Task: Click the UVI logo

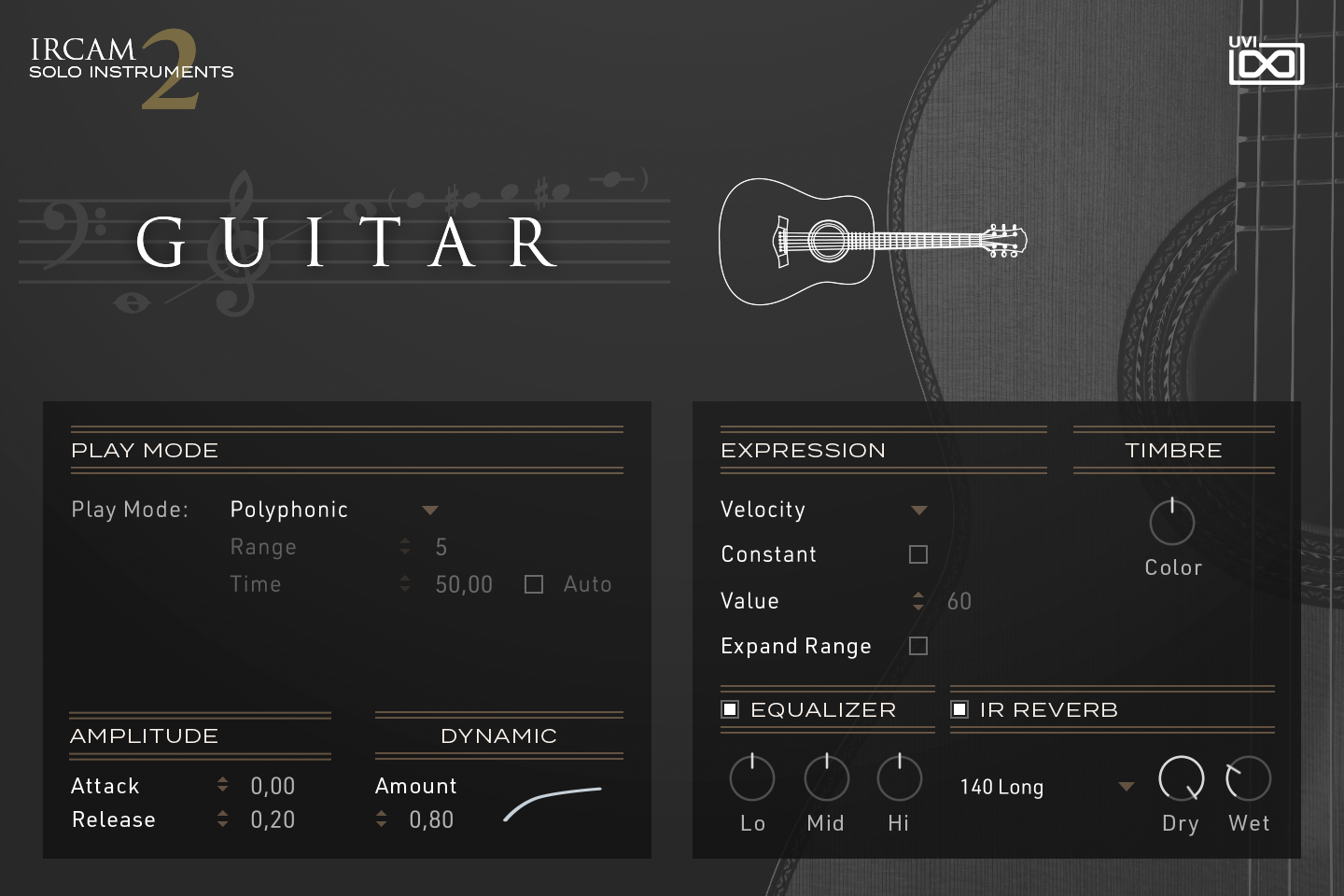Action: tap(1267, 61)
